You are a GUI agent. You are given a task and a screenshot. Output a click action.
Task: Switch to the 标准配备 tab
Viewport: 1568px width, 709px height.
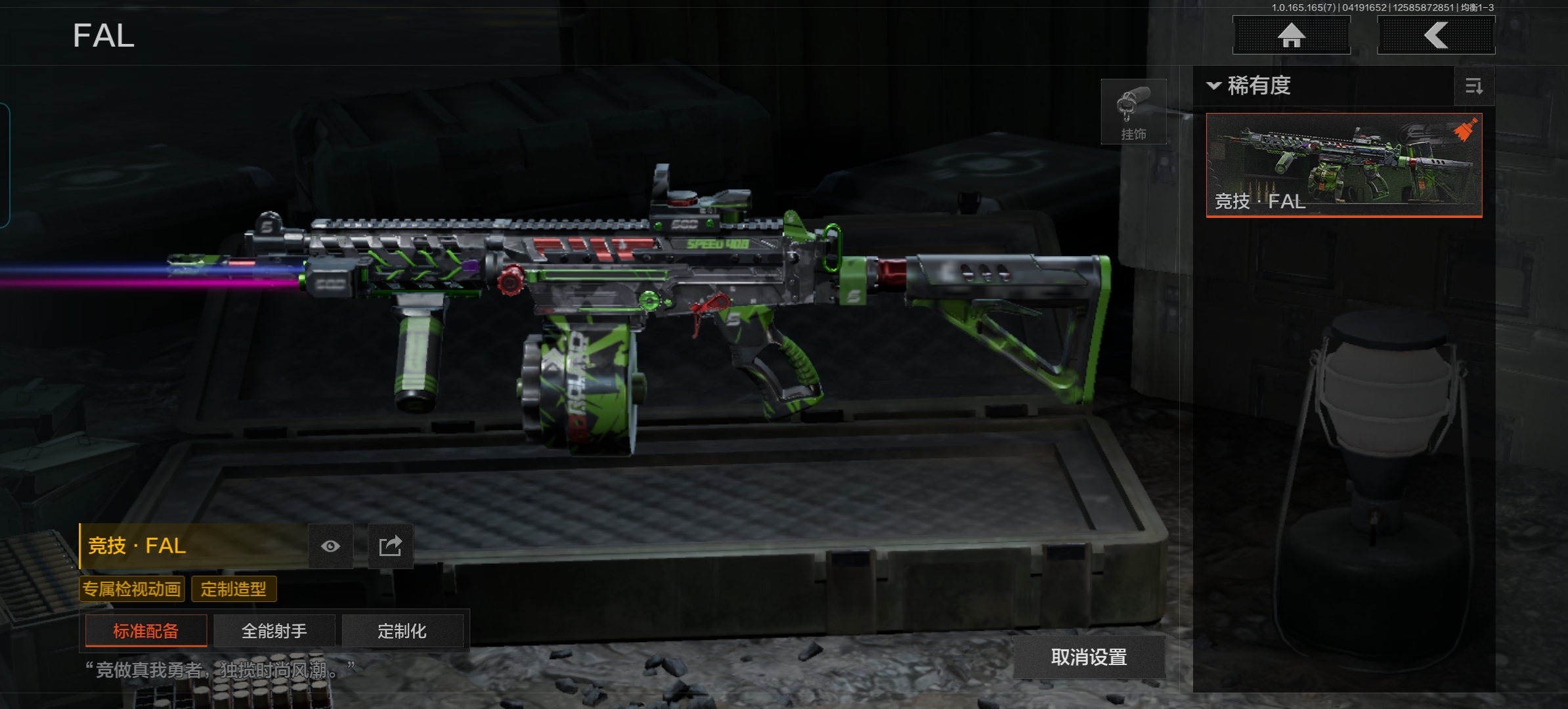[146, 631]
